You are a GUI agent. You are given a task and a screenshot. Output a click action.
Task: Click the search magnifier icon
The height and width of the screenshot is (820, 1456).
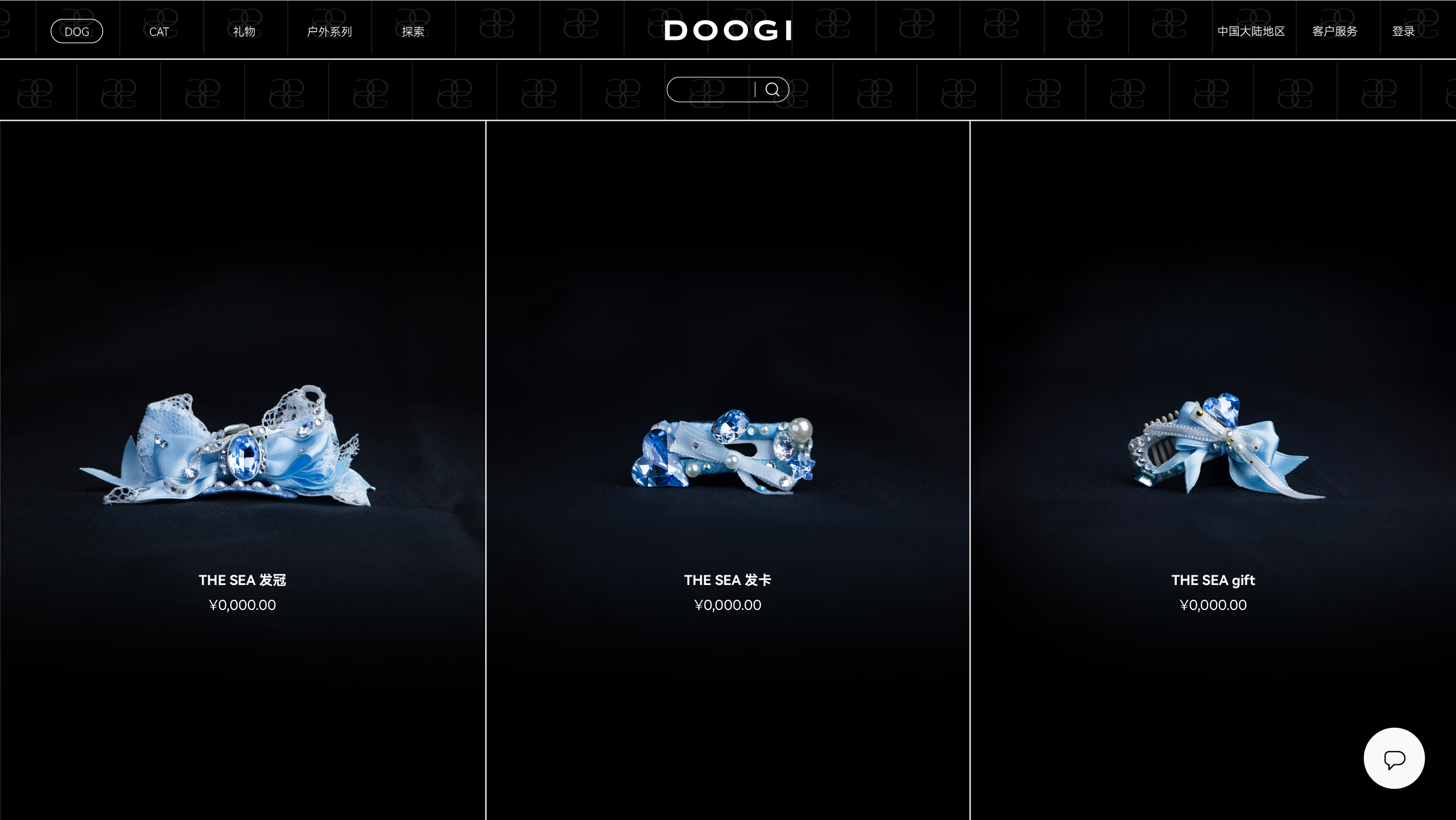click(x=773, y=88)
